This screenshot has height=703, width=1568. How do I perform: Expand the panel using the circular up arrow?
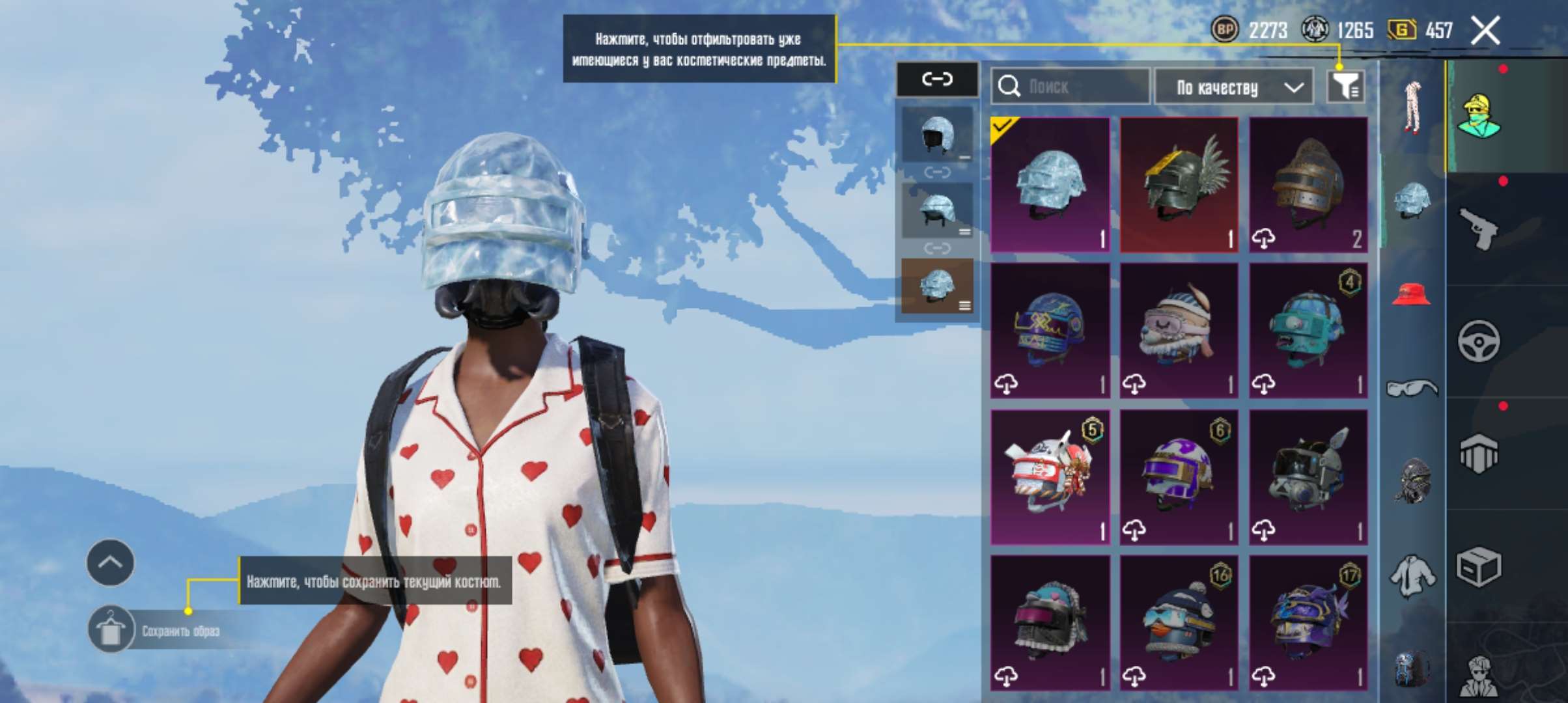[112, 562]
